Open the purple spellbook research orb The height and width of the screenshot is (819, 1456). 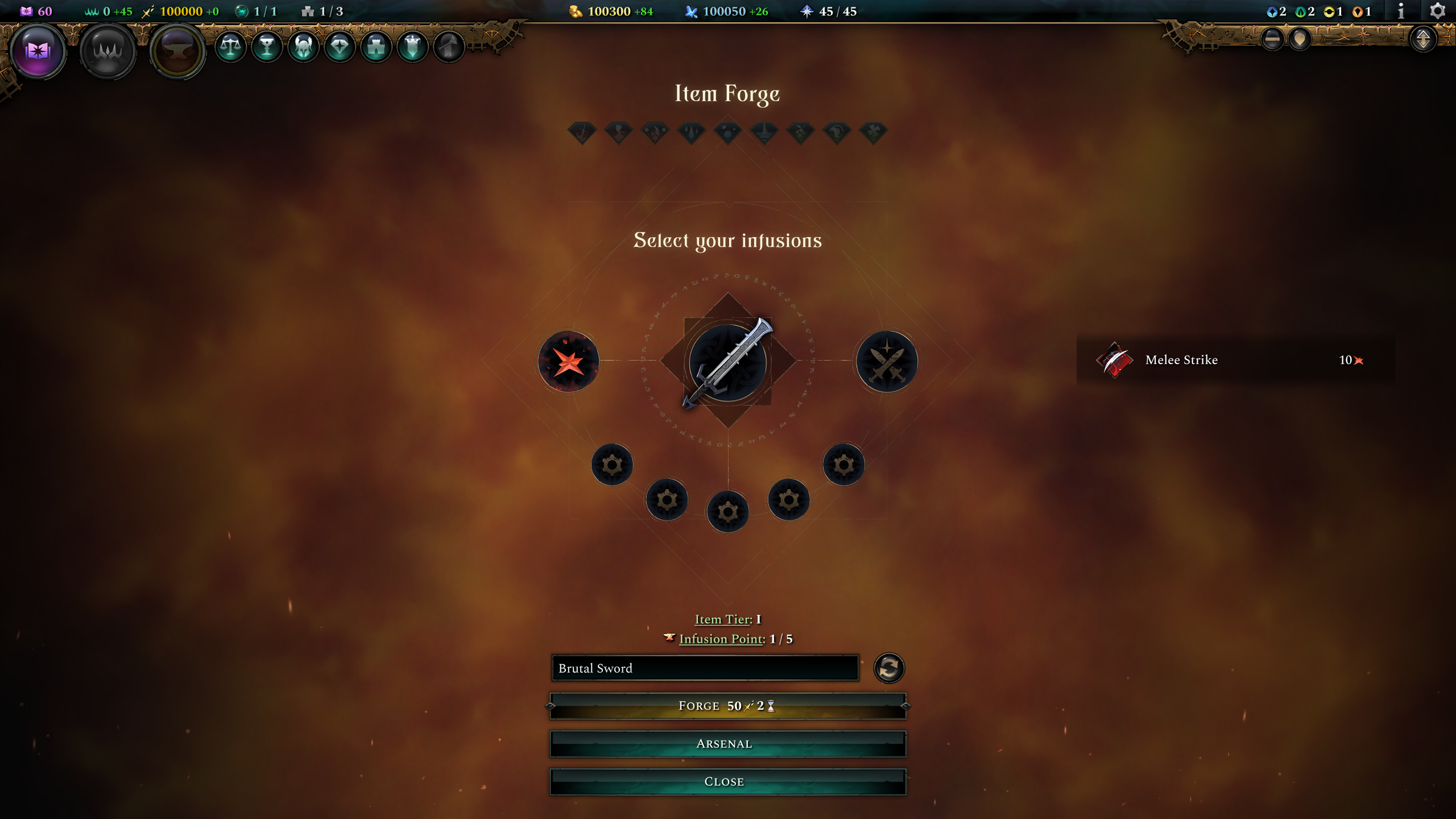click(x=38, y=51)
